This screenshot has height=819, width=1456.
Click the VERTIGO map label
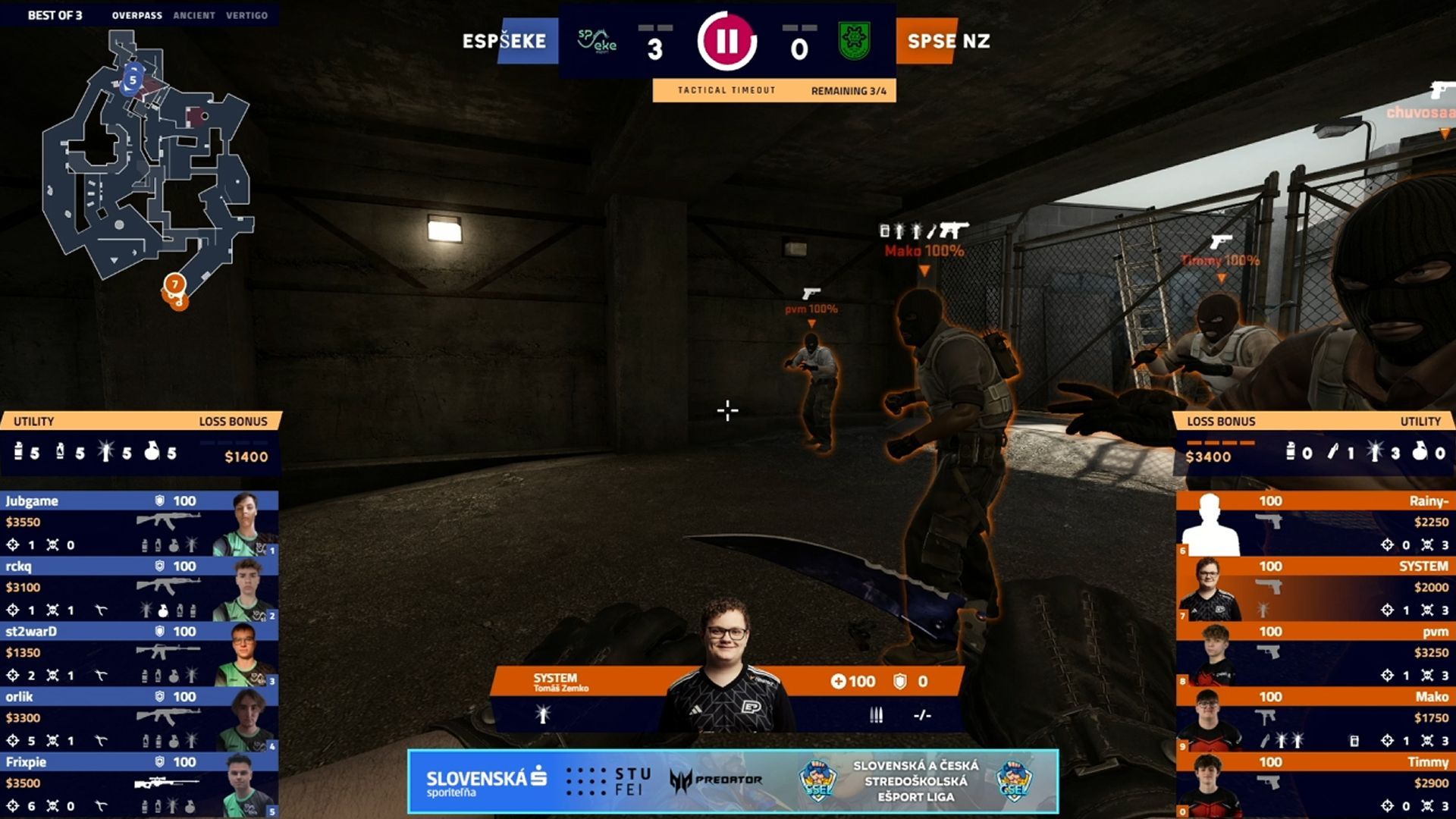point(246,15)
